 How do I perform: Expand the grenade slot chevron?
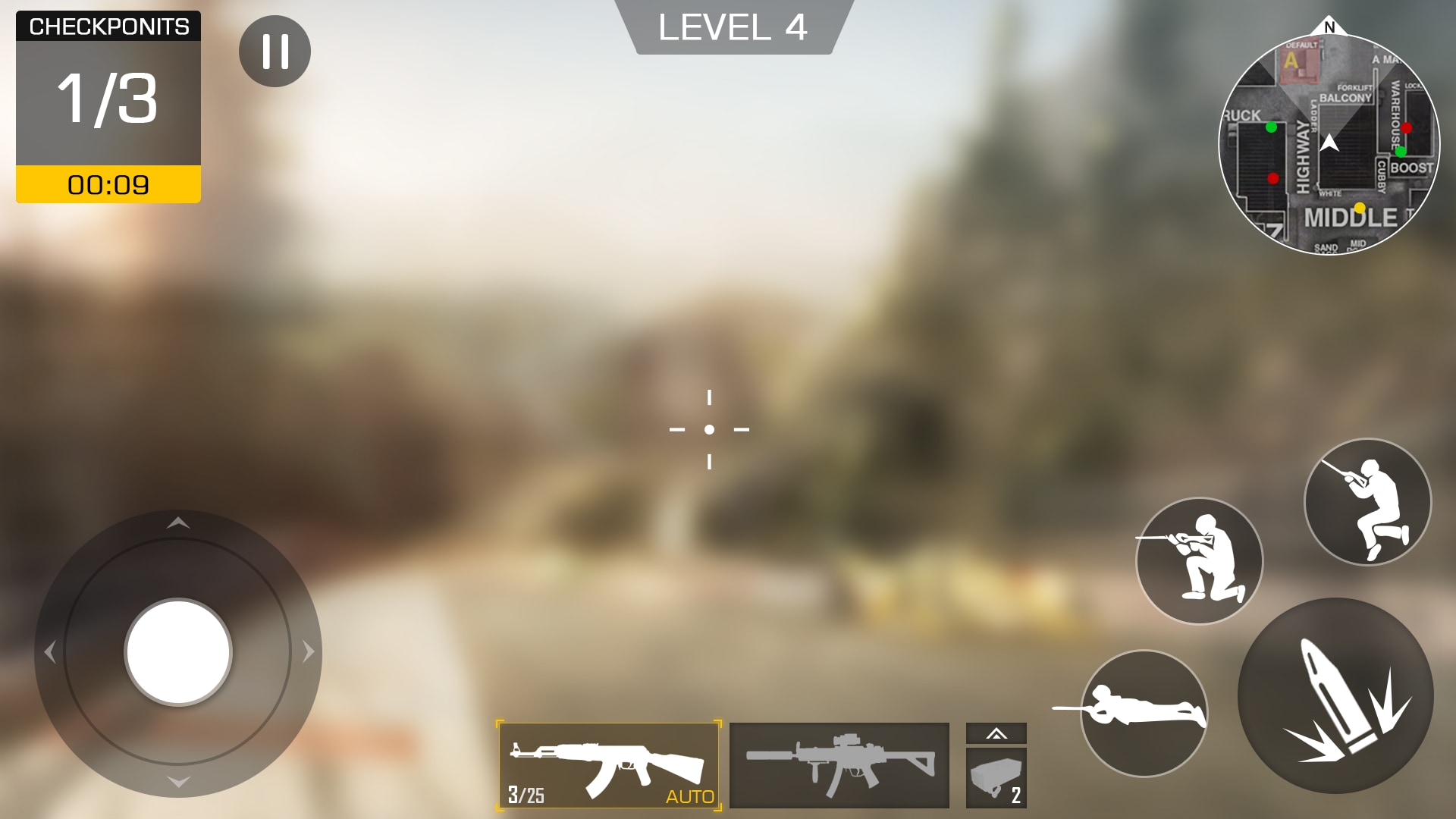click(996, 734)
